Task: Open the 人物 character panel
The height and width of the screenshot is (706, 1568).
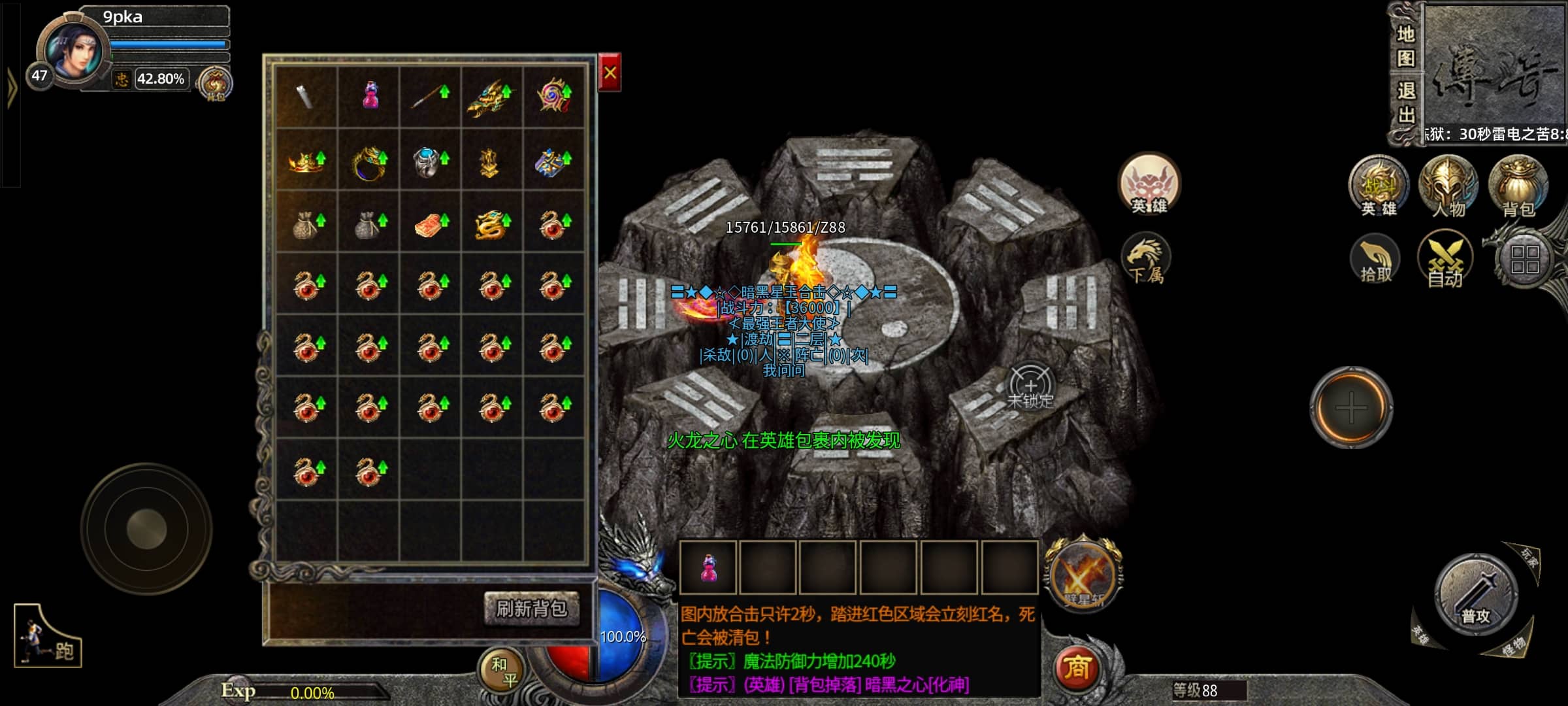Action: click(1448, 186)
